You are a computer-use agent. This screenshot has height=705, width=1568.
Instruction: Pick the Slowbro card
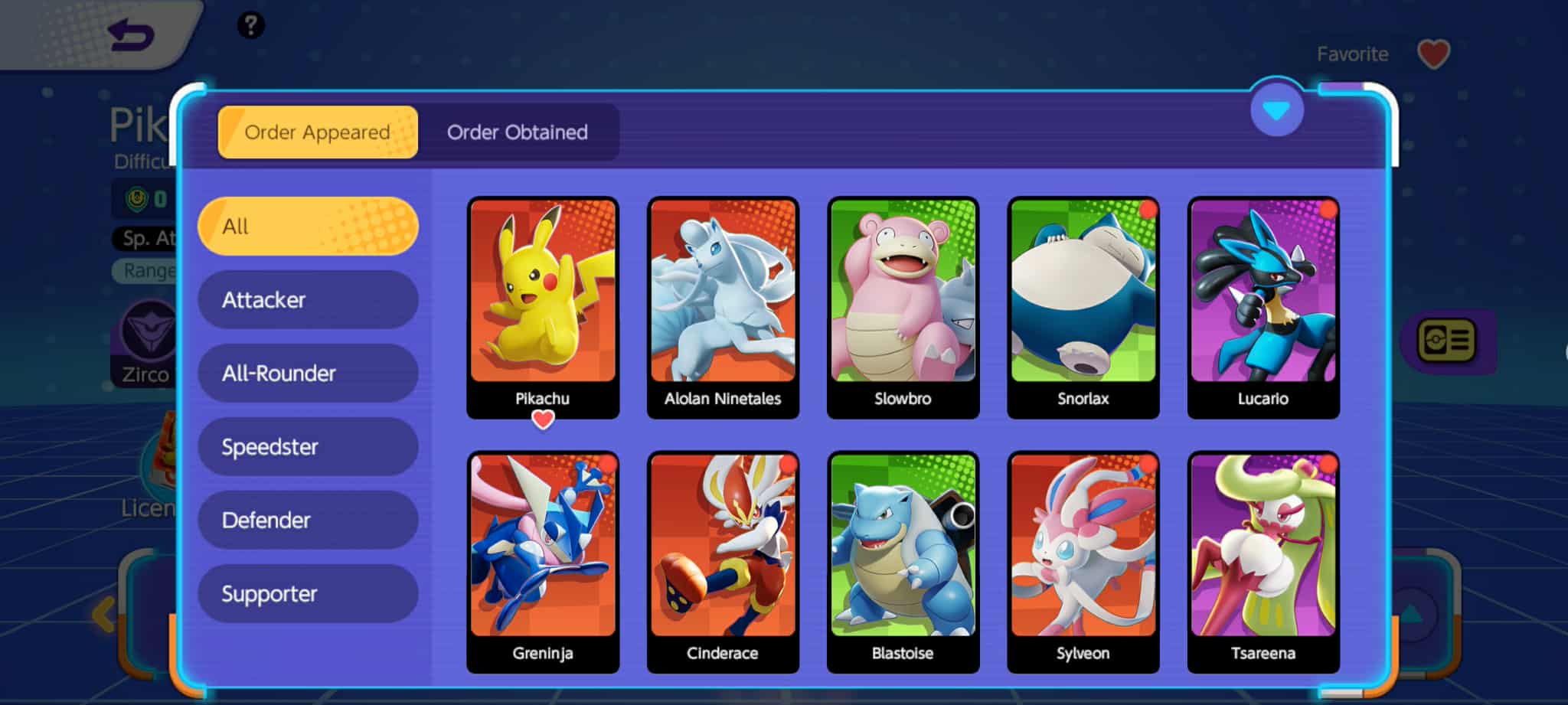click(x=903, y=306)
